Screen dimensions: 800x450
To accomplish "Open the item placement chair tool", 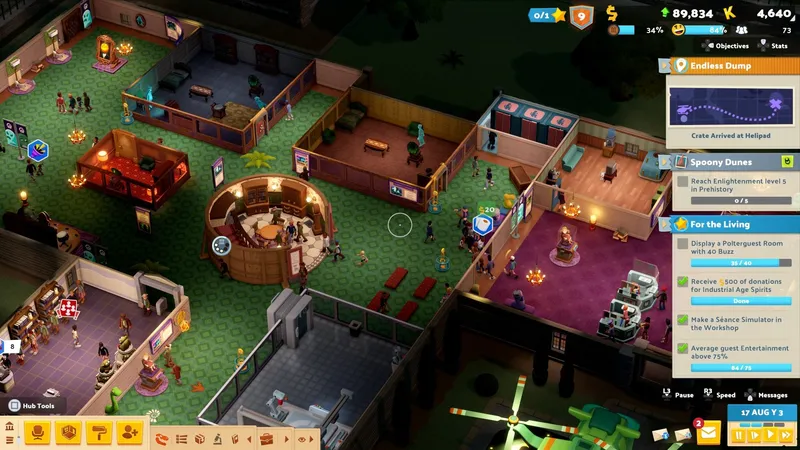I will pyautogui.click(x=39, y=432).
